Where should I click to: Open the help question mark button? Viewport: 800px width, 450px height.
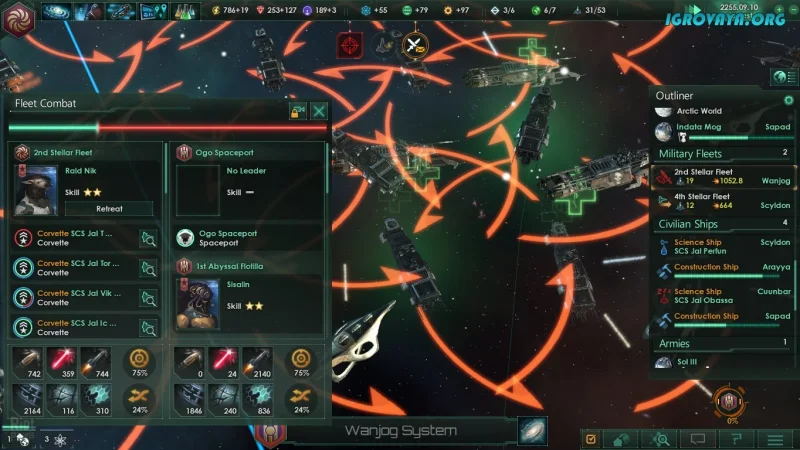point(737,438)
